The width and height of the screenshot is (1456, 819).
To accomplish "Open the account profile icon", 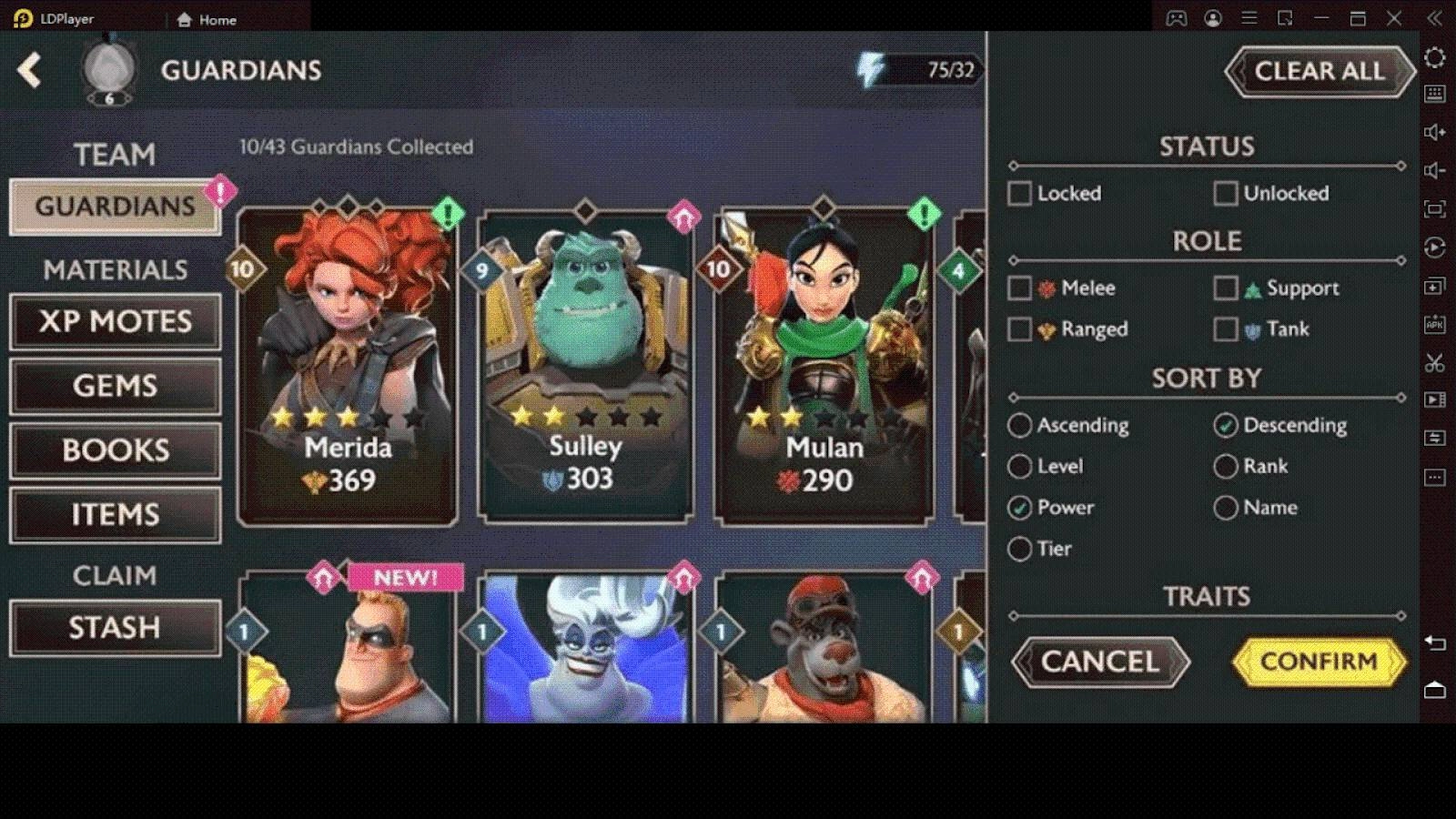I will click(x=1213, y=18).
